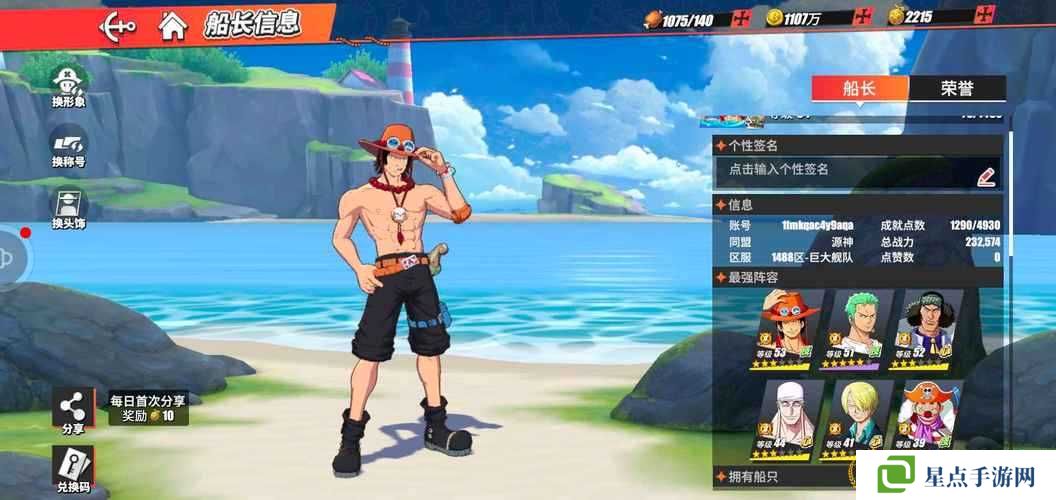Tap the pencil edit icon for signature

(986, 175)
